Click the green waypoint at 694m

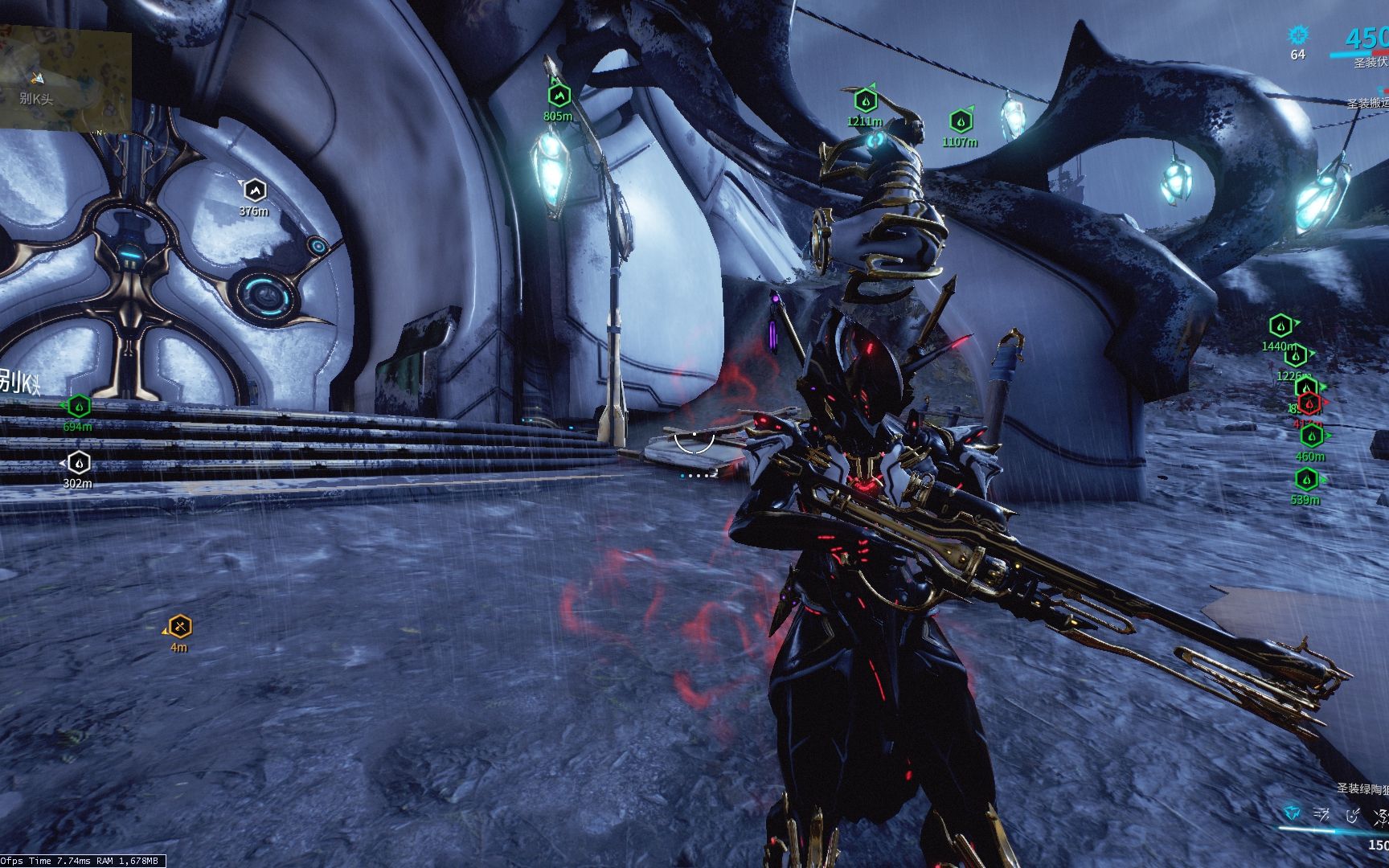[79, 407]
